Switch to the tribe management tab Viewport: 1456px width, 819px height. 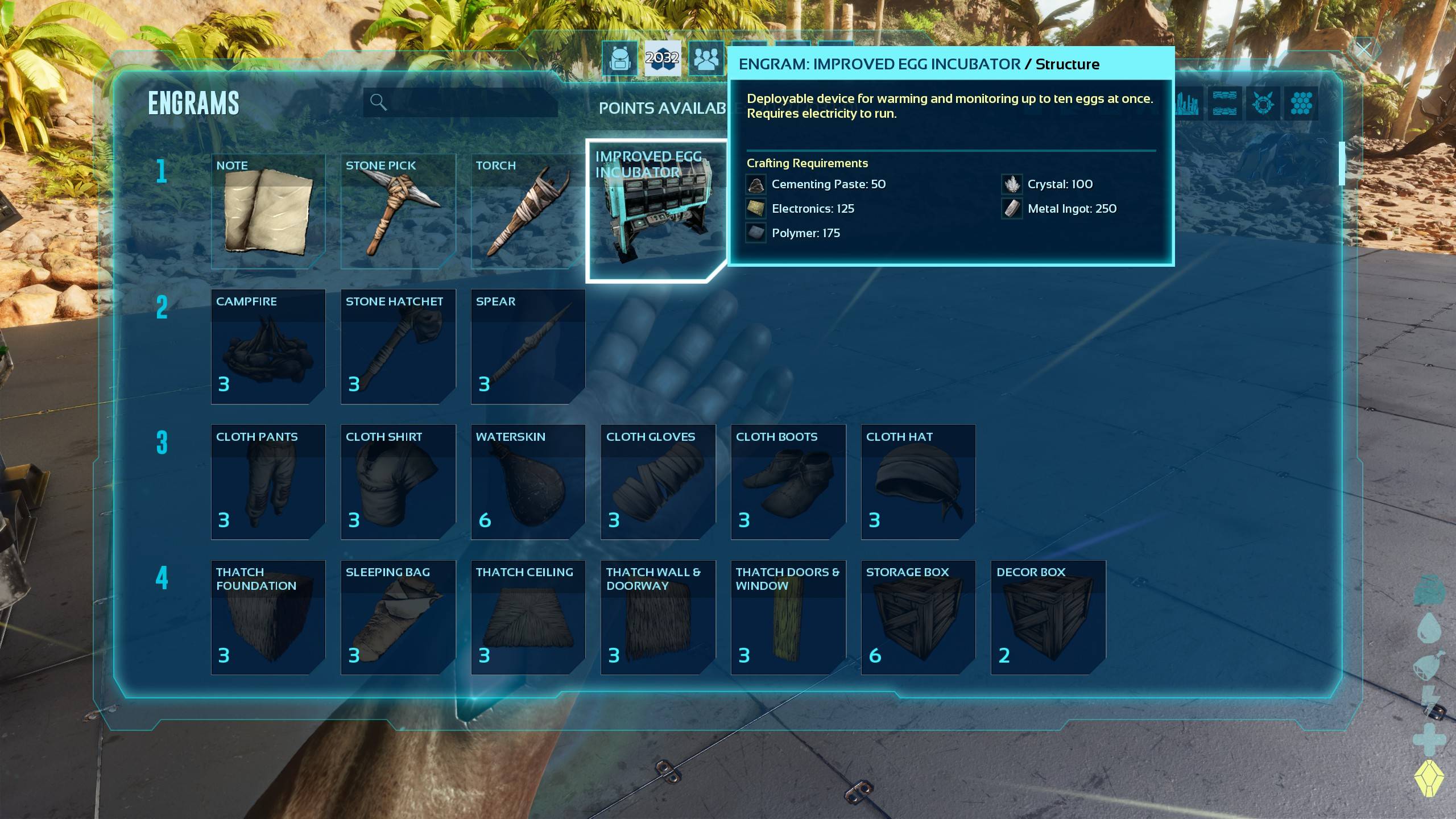707,59
